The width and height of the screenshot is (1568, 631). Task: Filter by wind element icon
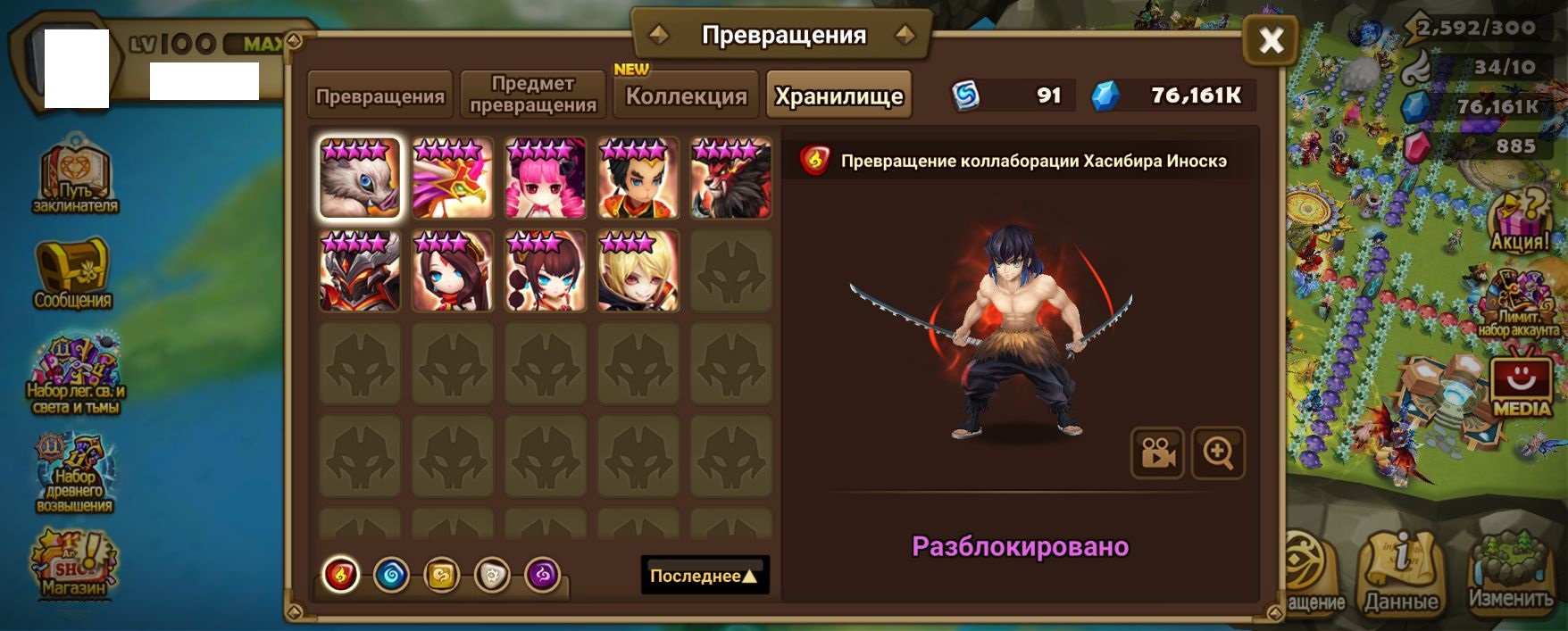point(441,575)
